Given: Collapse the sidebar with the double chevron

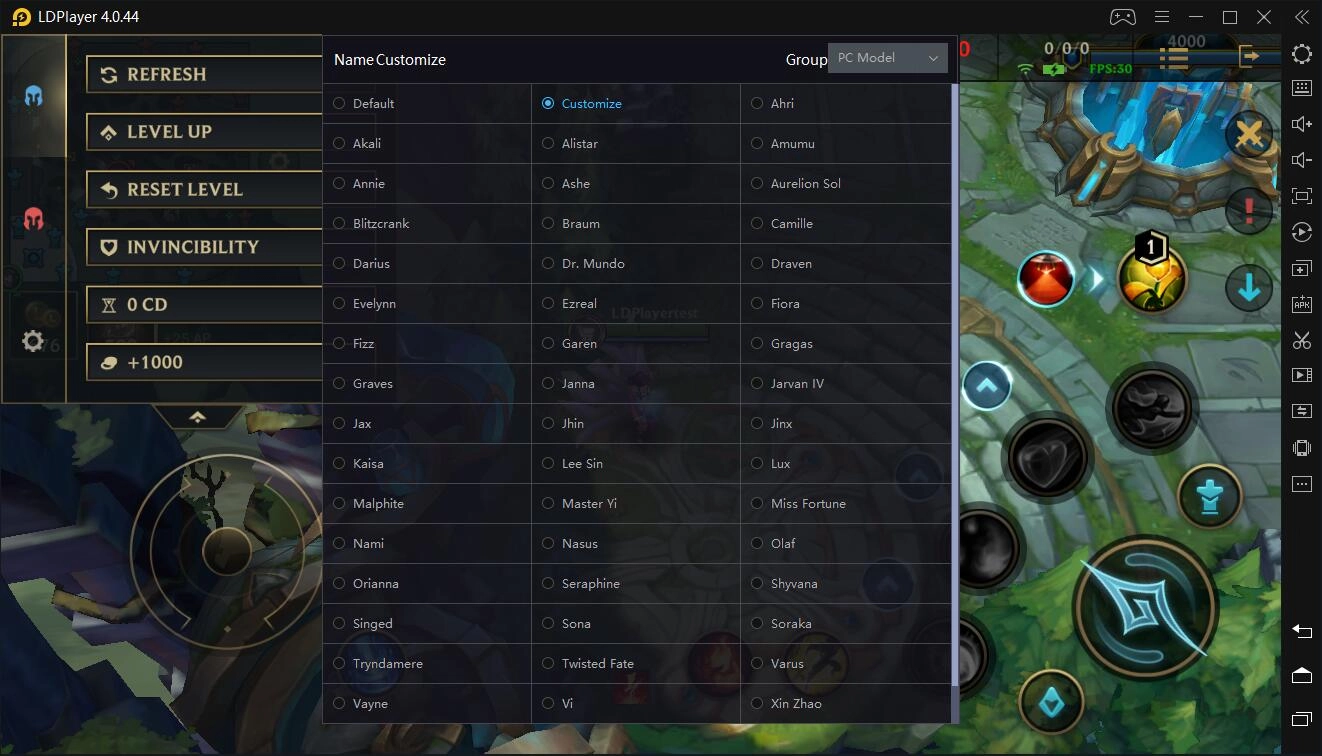Looking at the screenshot, I should coord(1301,17).
